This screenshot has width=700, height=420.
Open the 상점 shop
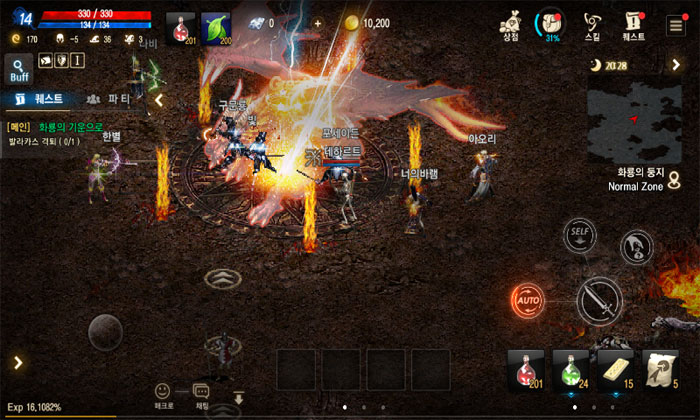click(510, 24)
